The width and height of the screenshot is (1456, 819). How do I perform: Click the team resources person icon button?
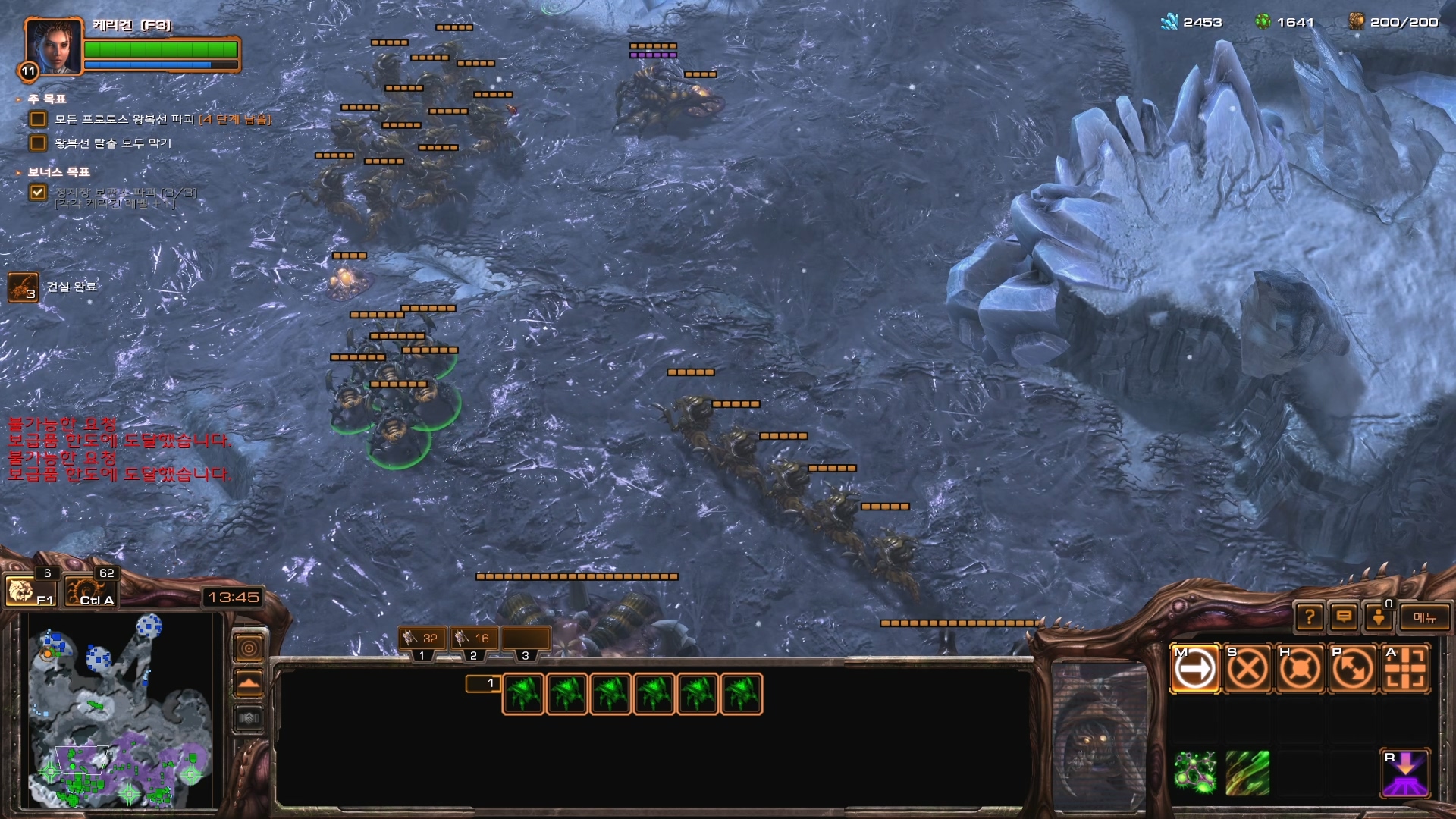1379,617
